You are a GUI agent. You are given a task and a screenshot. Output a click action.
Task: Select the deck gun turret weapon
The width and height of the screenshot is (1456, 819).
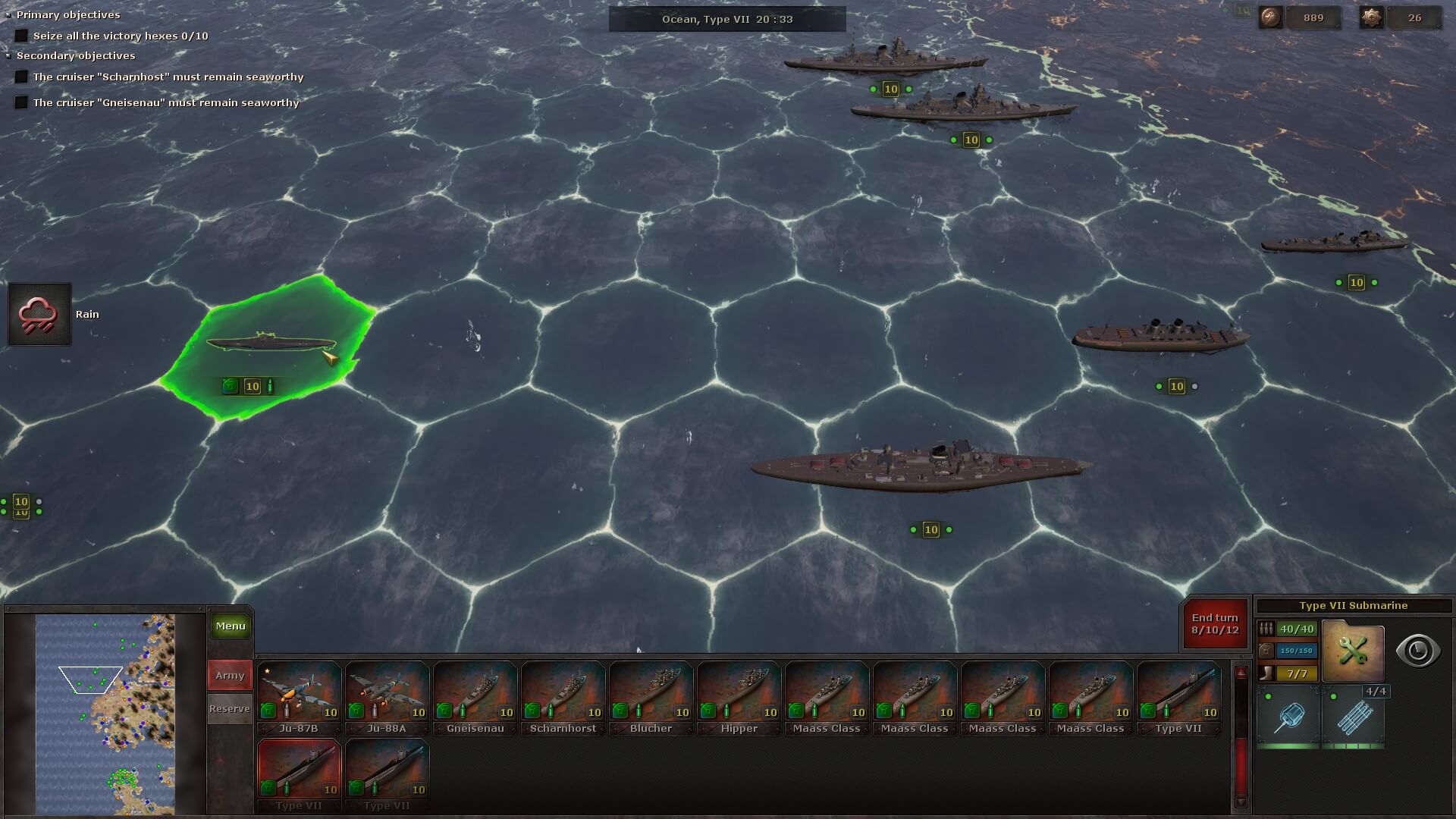(1288, 717)
